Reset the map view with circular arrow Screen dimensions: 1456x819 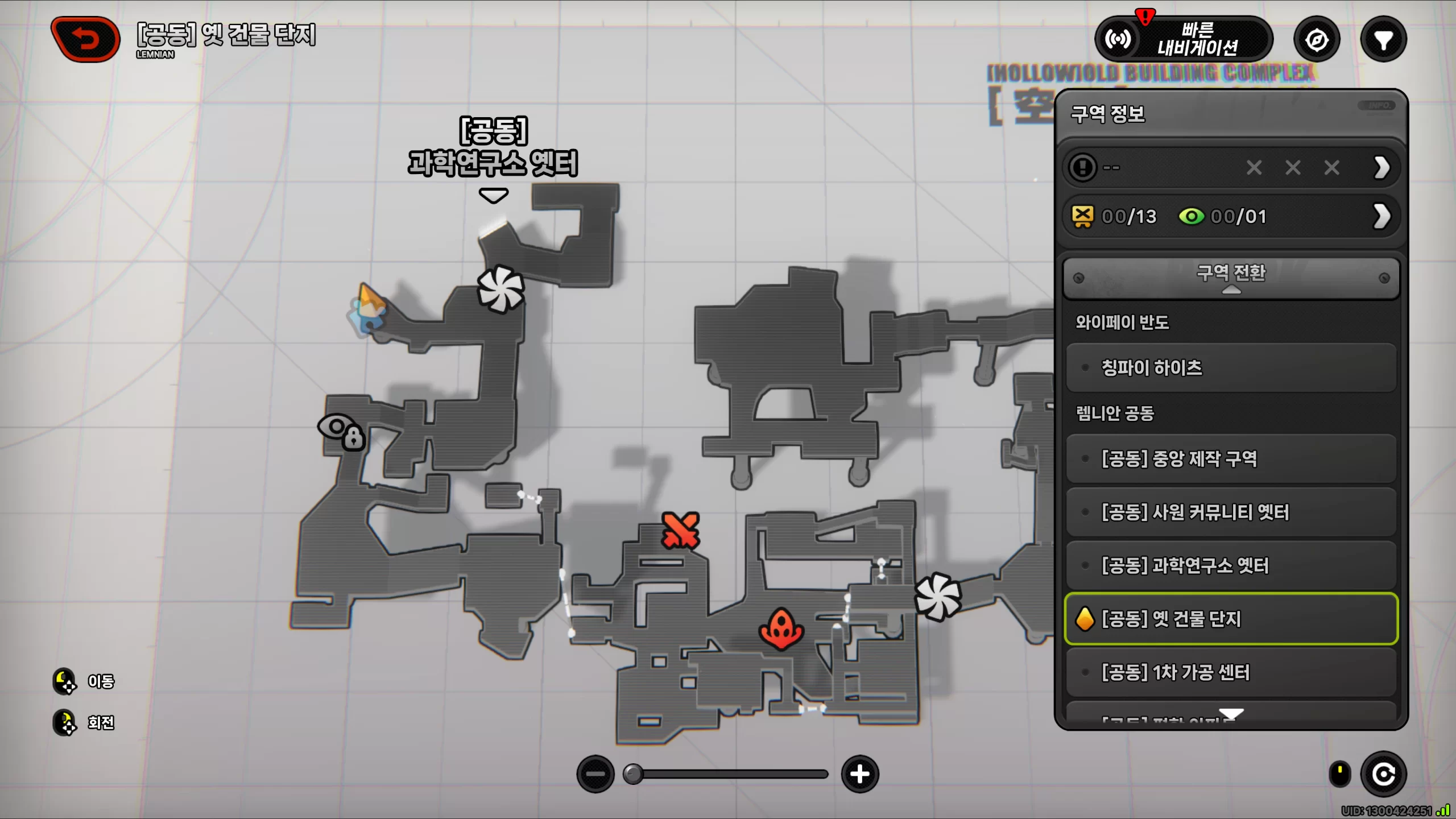[x=1383, y=774]
